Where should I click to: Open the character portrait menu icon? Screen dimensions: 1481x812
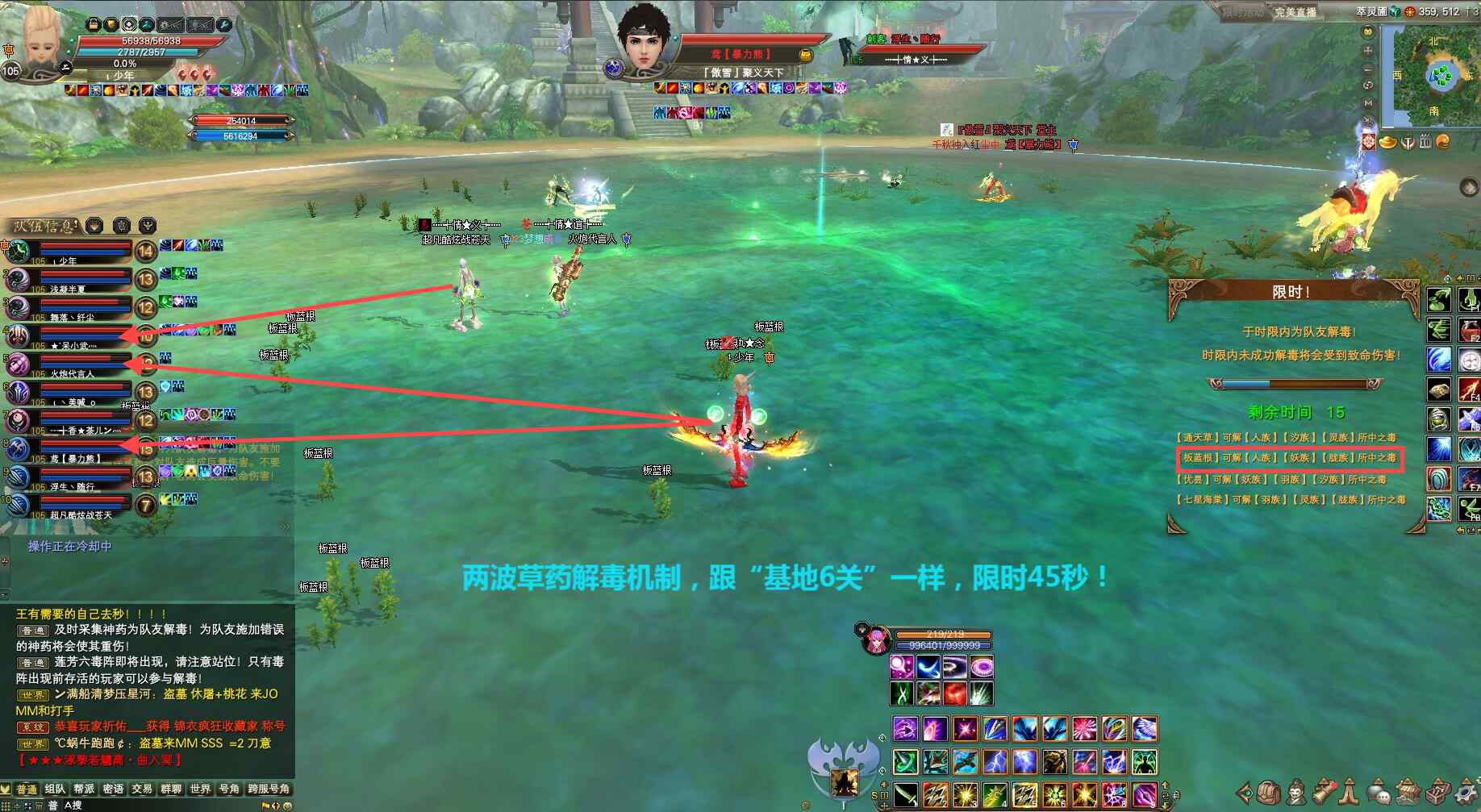1295,793
